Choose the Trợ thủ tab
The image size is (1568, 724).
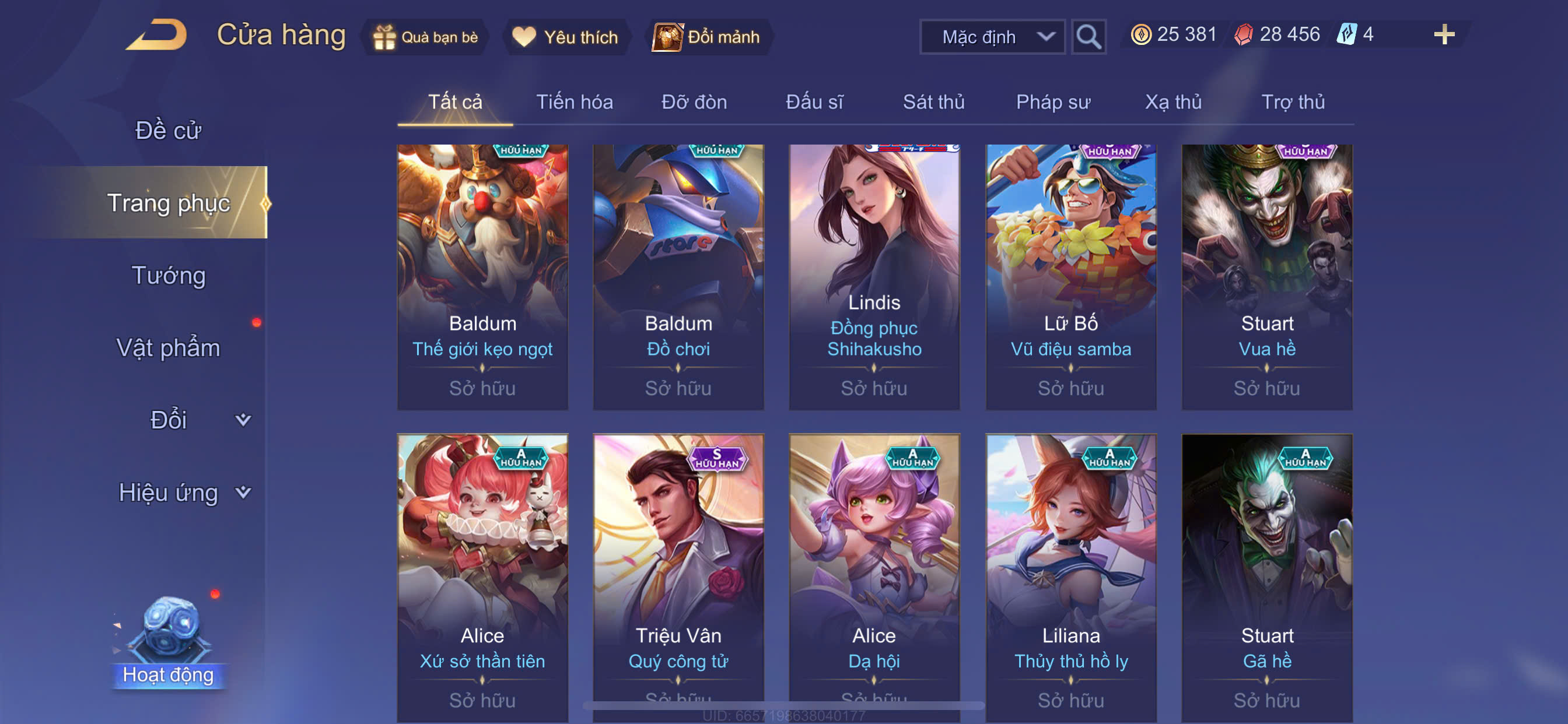click(x=1292, y=101)
